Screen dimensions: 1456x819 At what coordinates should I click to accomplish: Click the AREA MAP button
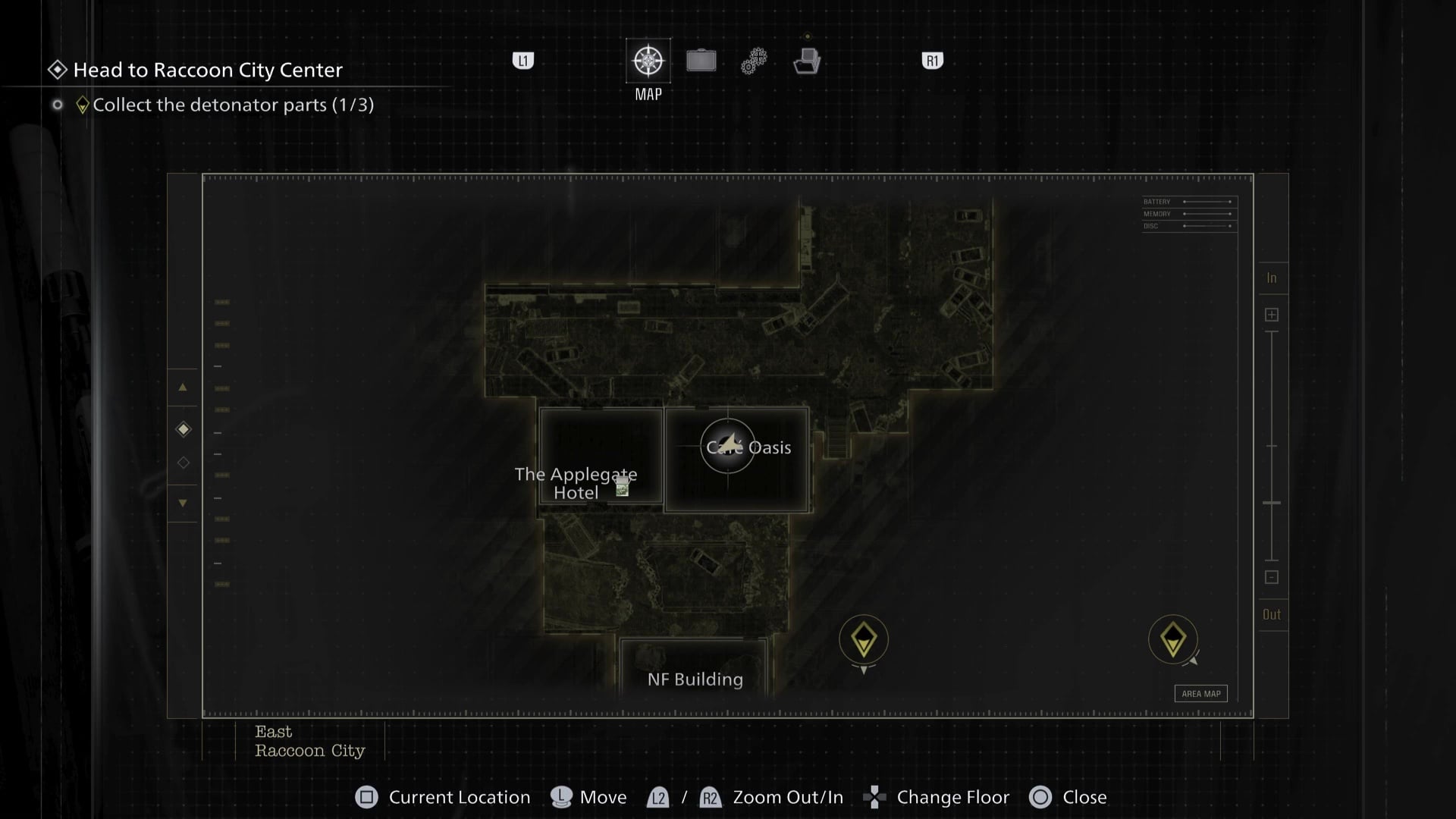tap(1201, 694)
